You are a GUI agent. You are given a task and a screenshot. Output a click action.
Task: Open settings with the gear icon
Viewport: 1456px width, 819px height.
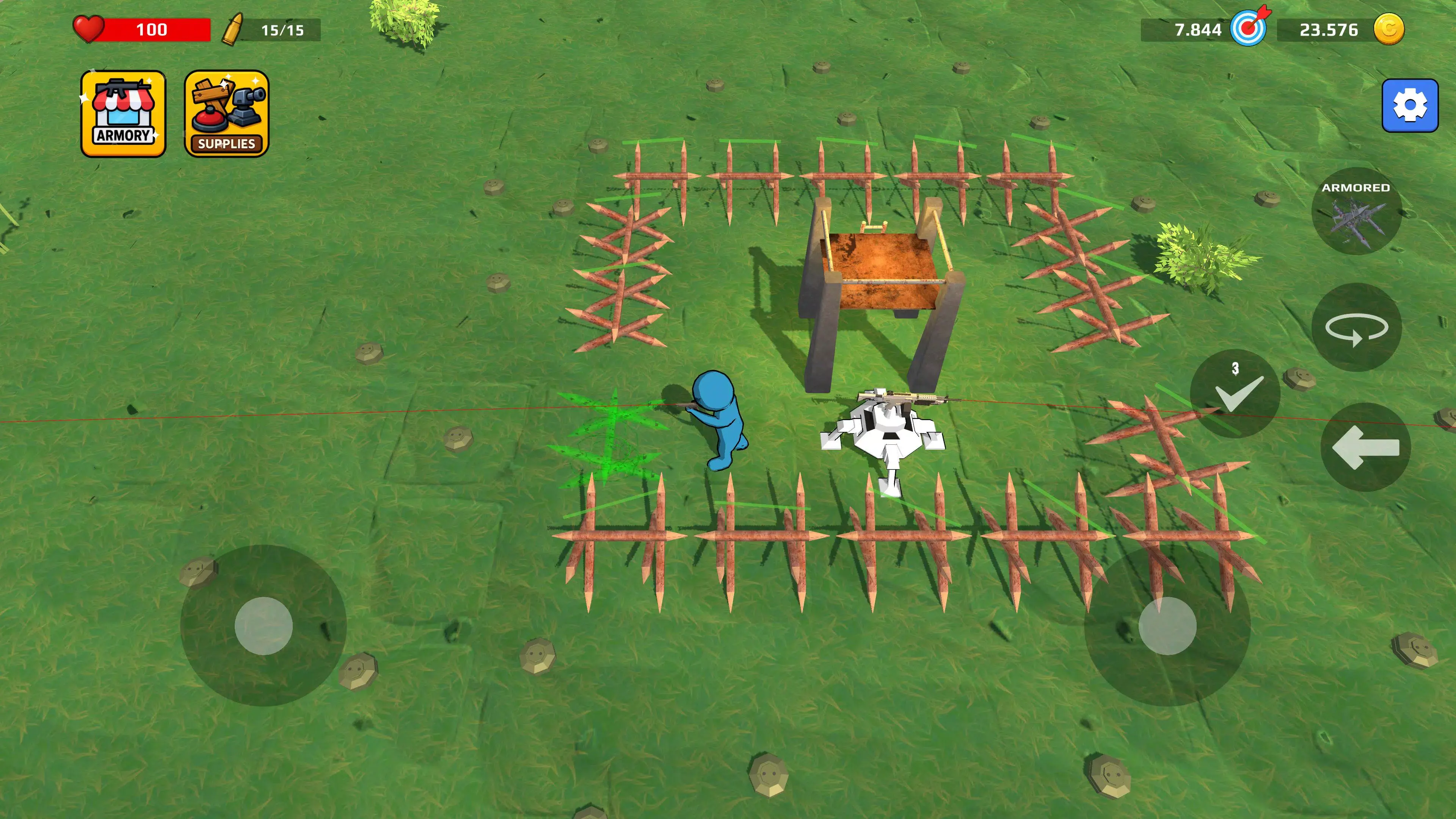click(1410, 106)
